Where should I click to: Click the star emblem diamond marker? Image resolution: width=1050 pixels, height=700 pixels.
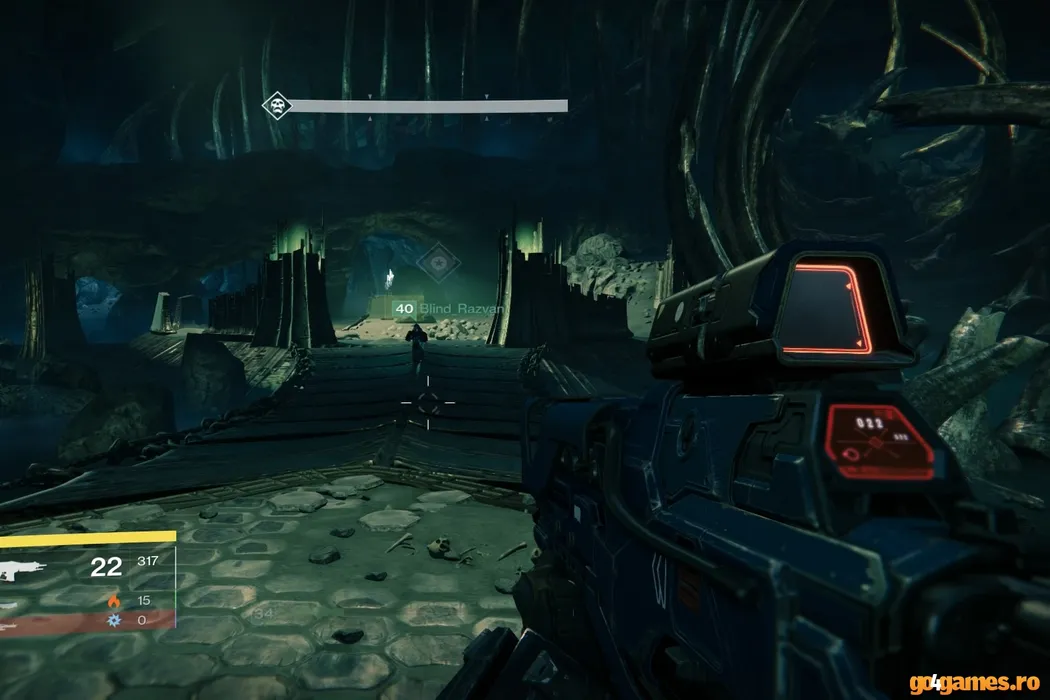[438, 263]
